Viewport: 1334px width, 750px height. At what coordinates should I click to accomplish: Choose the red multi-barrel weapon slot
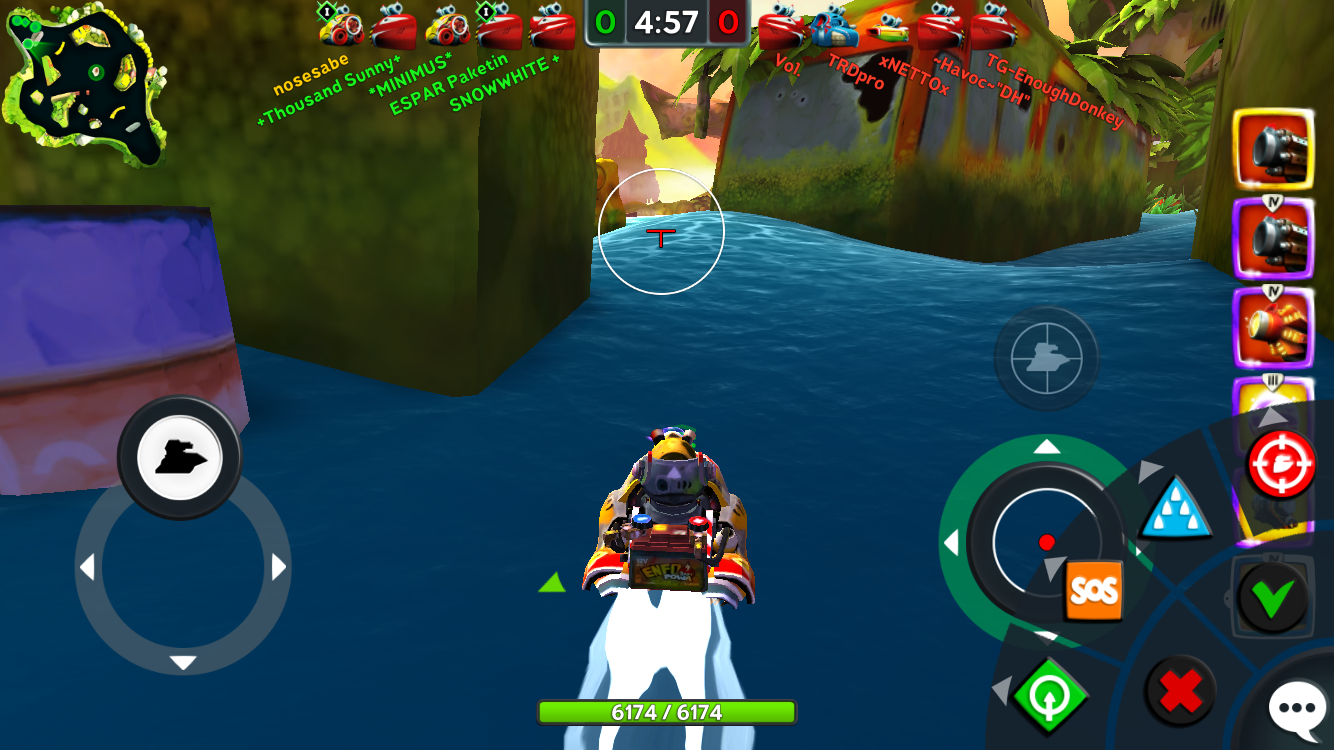pos(1273,327)
